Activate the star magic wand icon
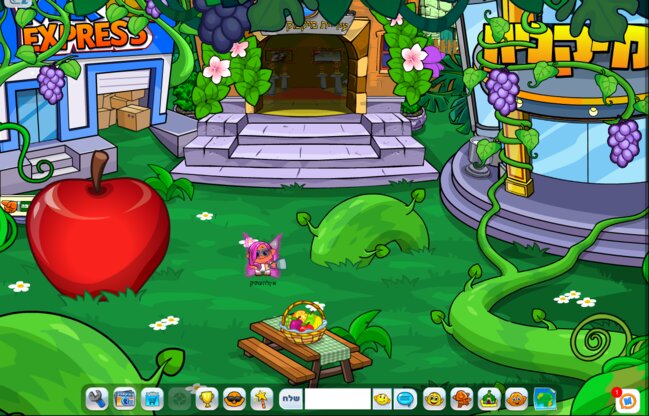Screen dimensions: 649x416 pyautogui.click(x=262, y=399)
